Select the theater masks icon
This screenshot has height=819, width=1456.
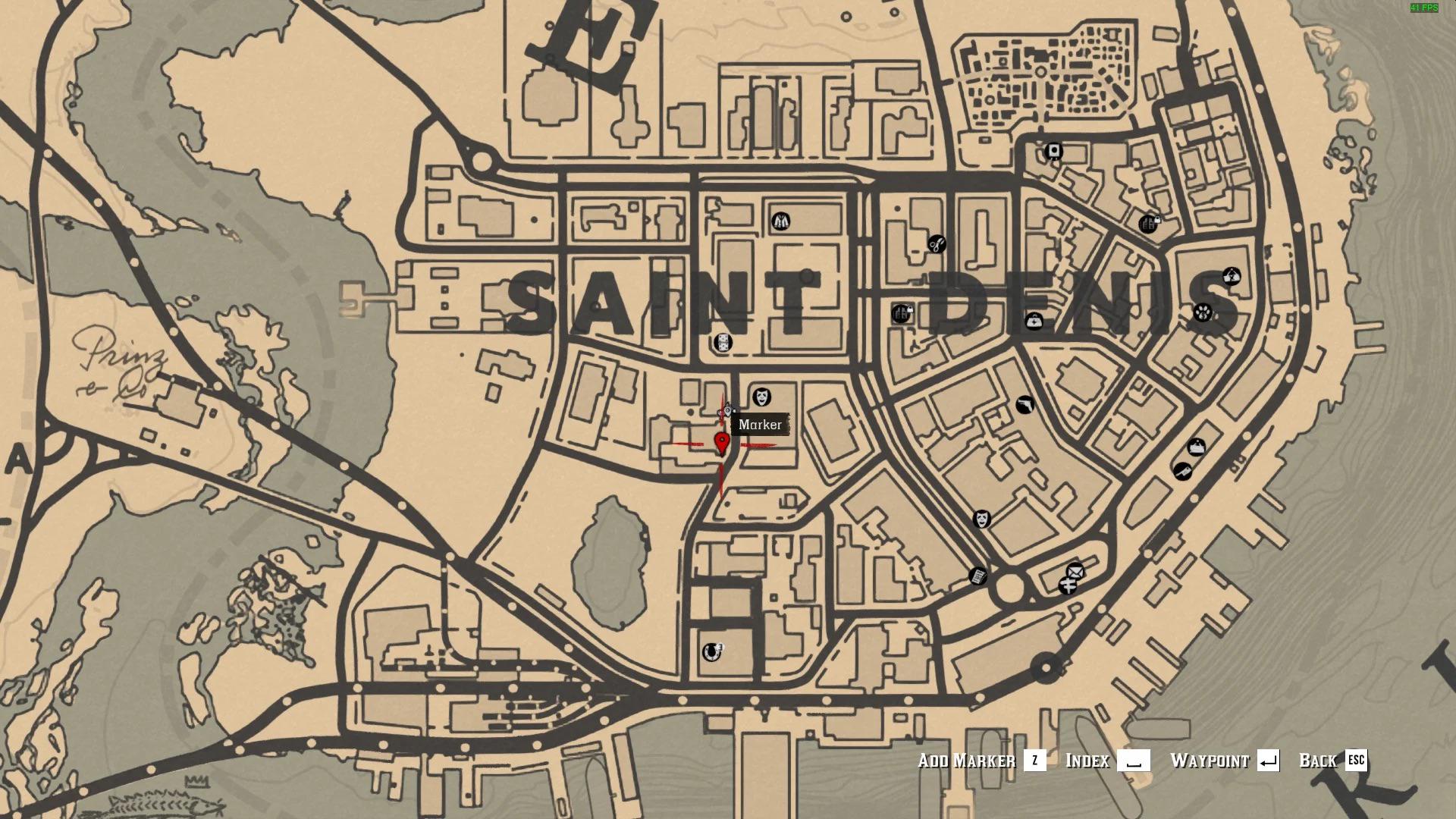click(x=981, y=519)
